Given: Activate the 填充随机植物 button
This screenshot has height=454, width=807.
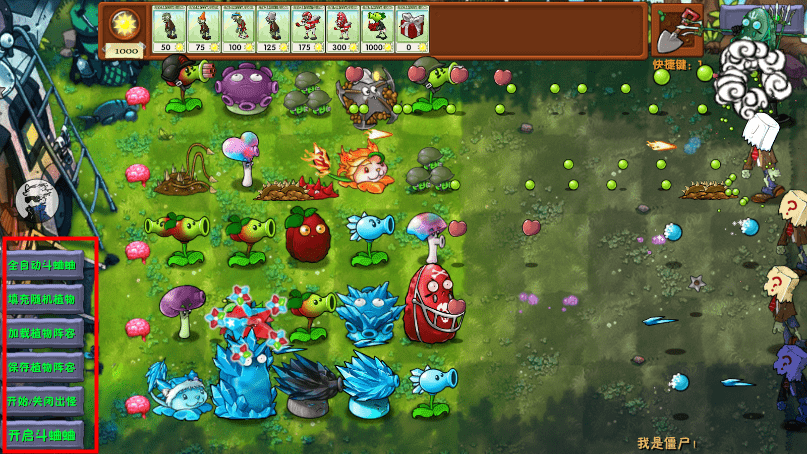Looking at the screenshot, I should click(44, 299).
